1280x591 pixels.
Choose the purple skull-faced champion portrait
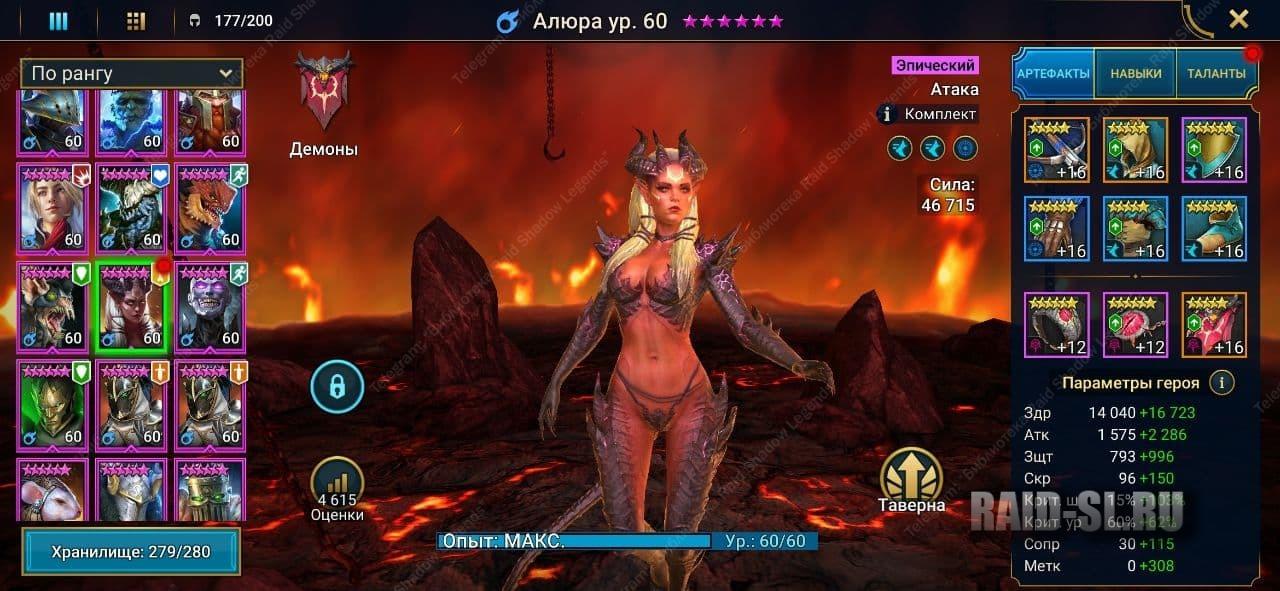[210, 307]
